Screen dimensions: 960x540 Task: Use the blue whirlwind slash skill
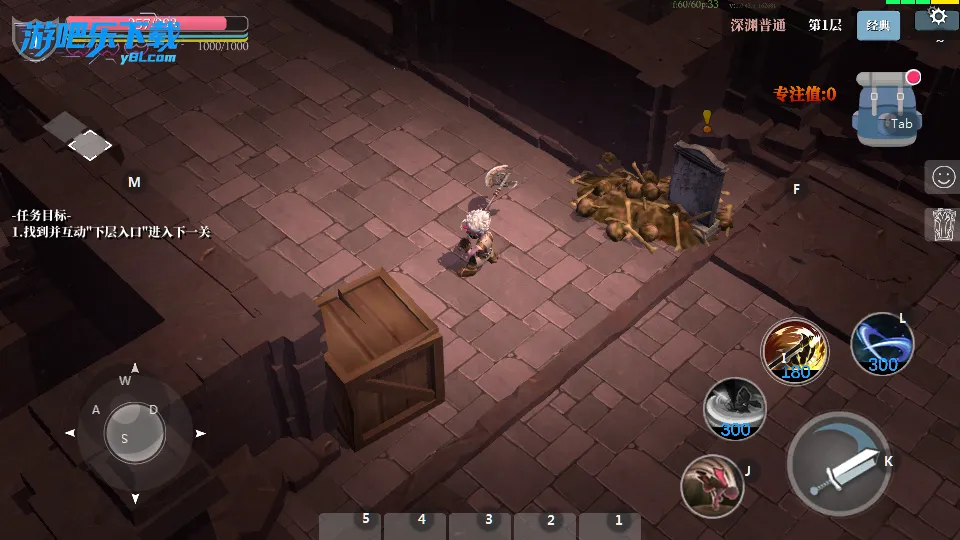[x=882, y=343]
